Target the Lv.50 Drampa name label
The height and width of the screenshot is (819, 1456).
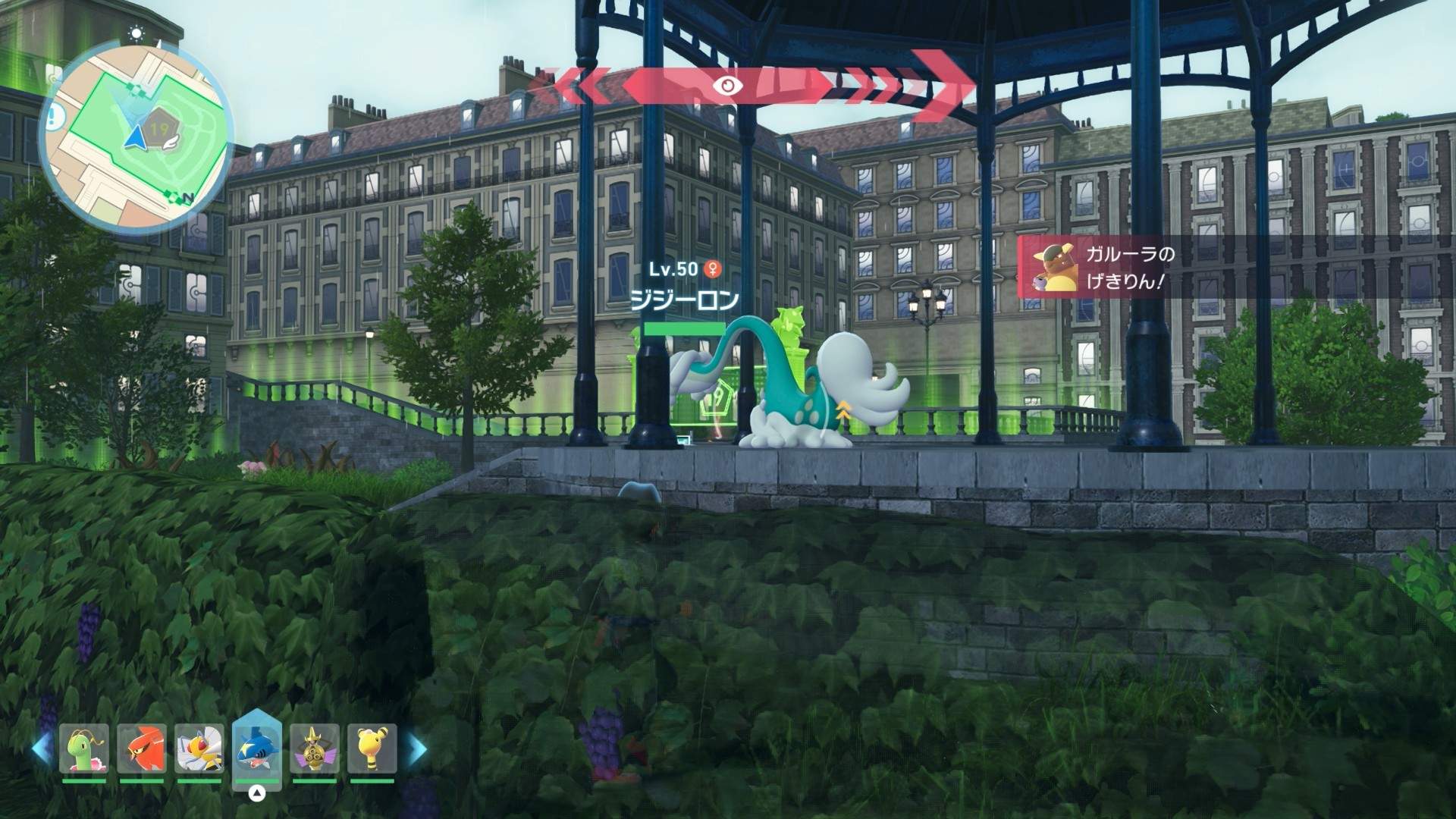point(684,301)
